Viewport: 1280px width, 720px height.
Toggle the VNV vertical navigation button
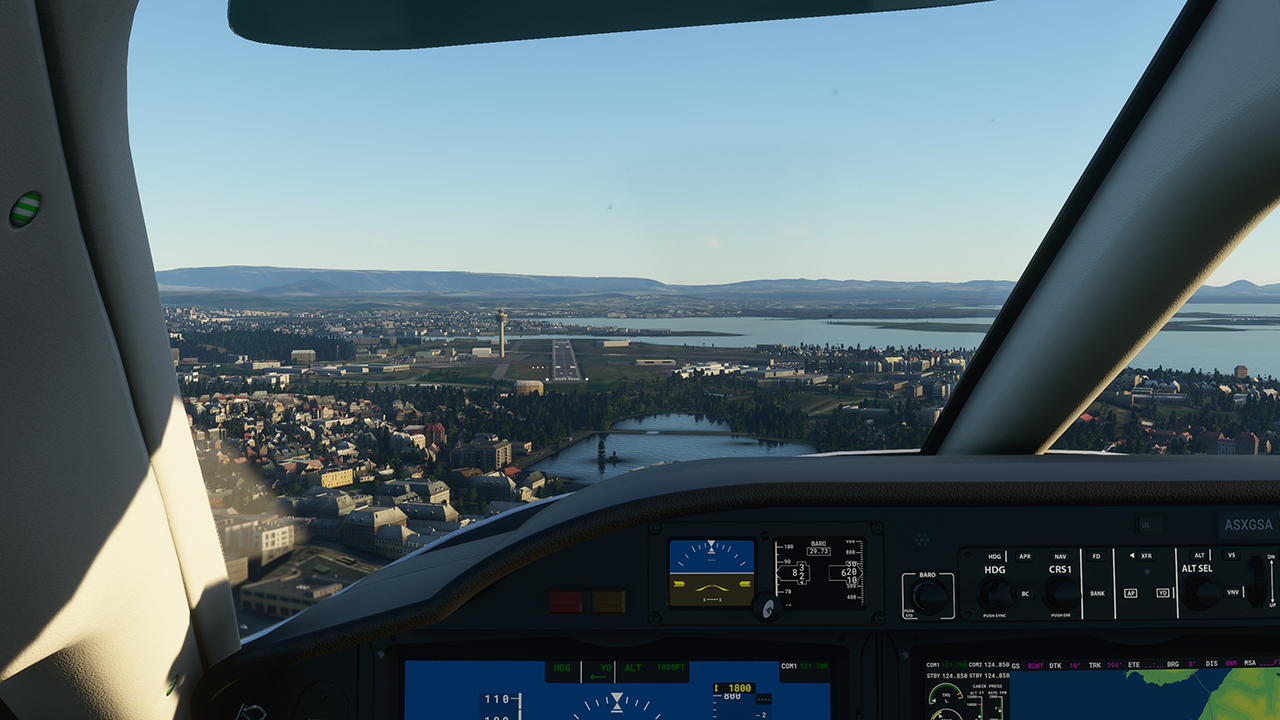click(x=1232, y=592)
